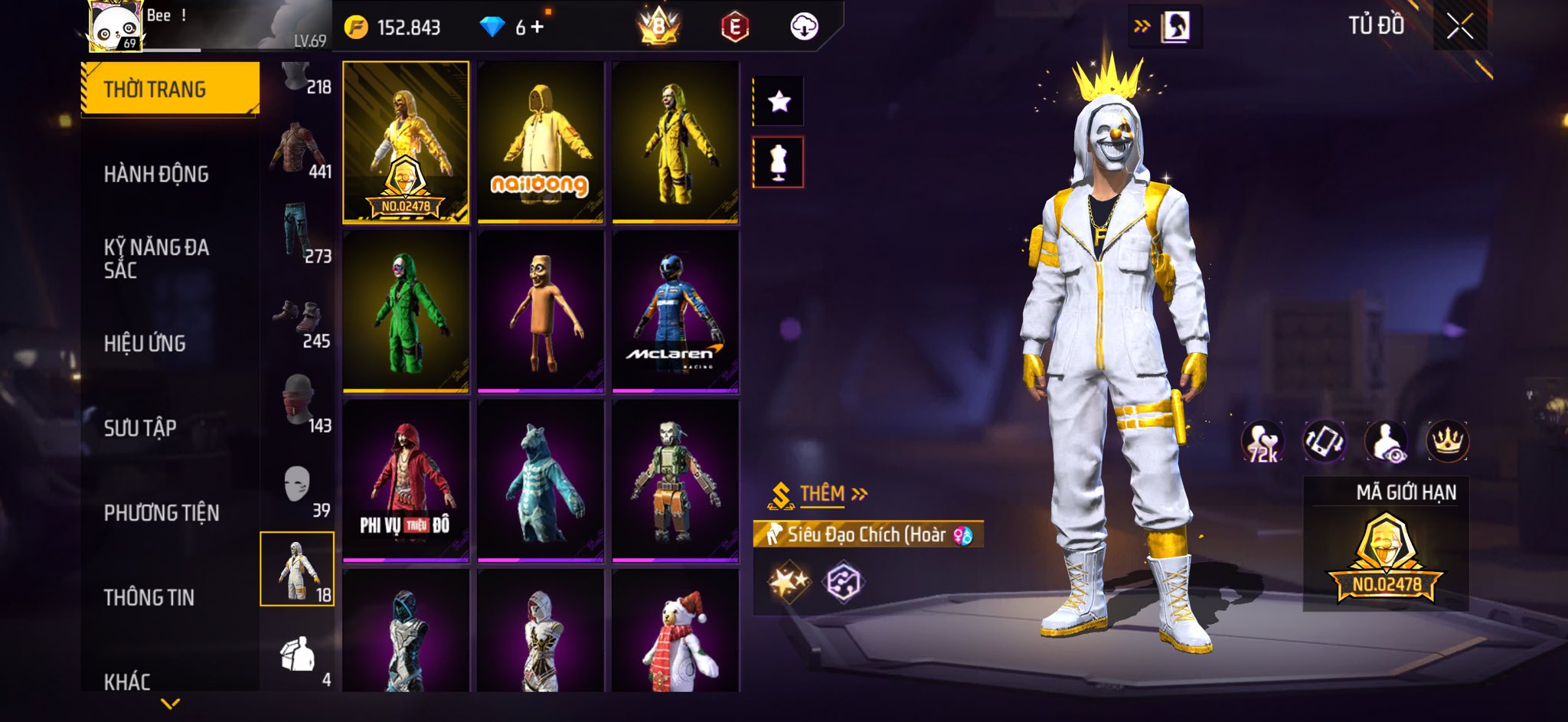Select the green clown jumpsuit outfit
The width and height of the screenshot is (1568, 722).
click(x=406, y=312)
